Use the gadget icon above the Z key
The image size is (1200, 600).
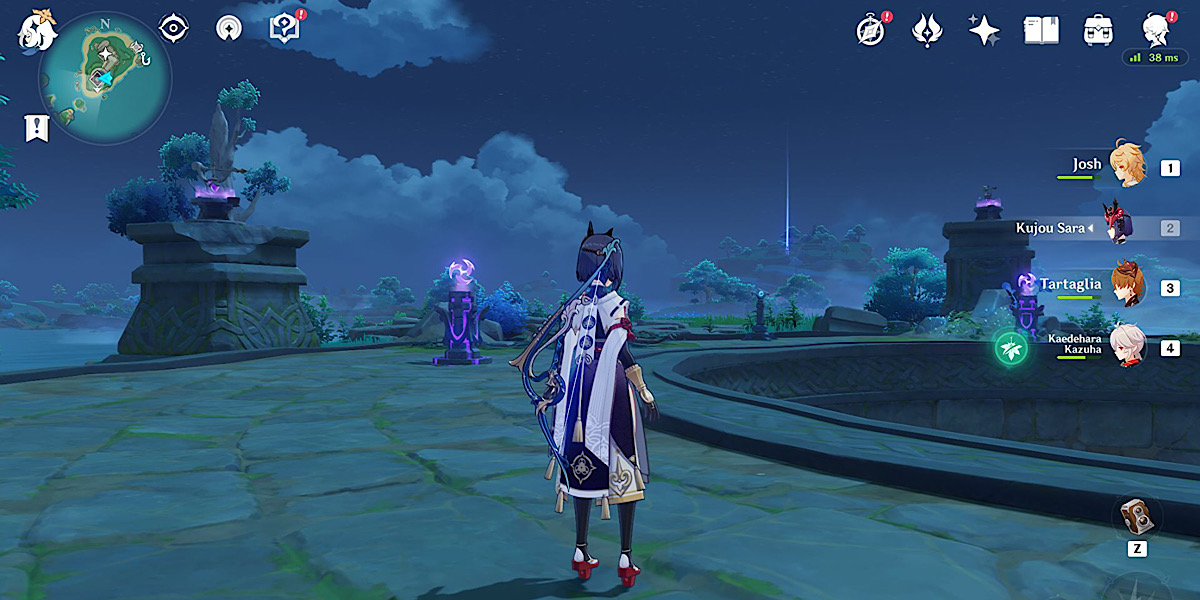1137,517
